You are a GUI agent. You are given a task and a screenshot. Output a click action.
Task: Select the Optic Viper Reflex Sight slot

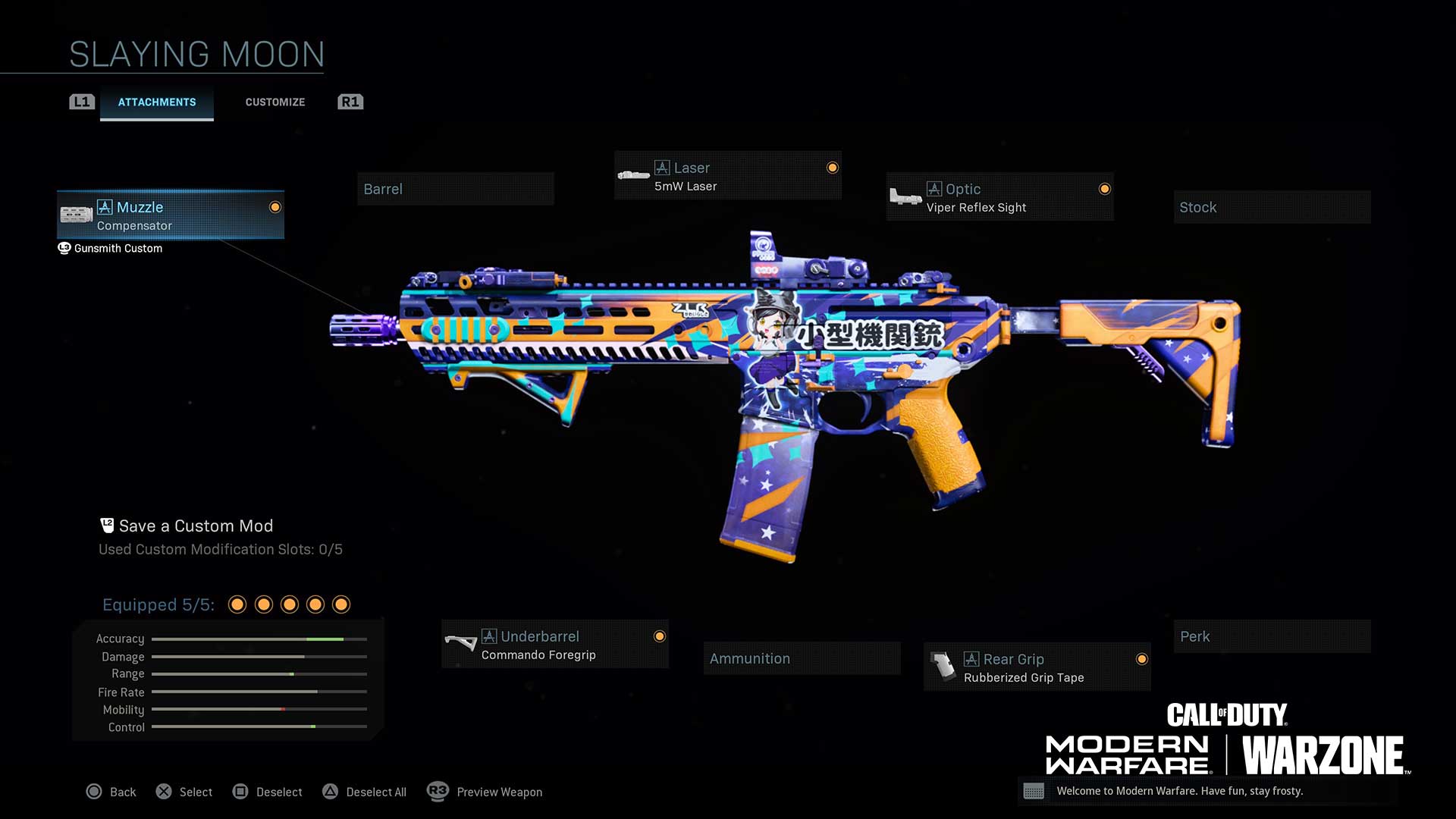(999, 197)
